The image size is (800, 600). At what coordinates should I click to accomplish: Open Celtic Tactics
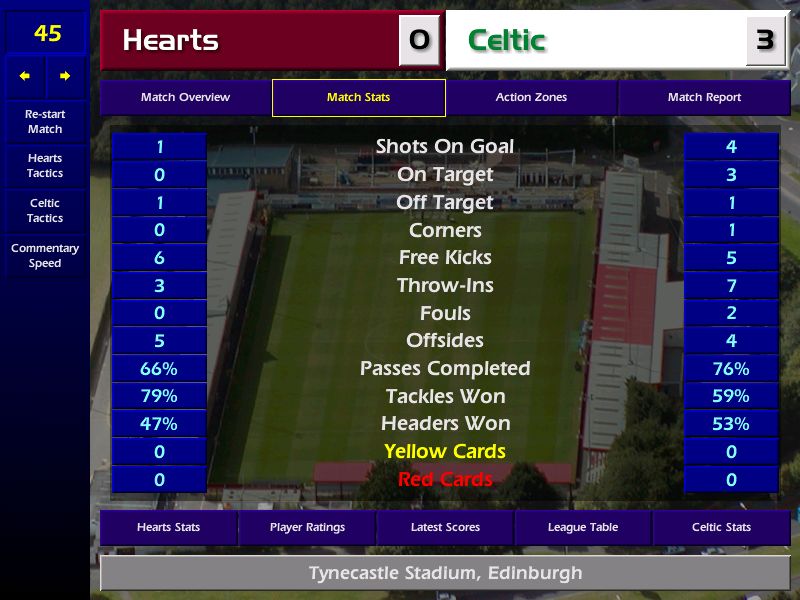click(x=45, y=211)
